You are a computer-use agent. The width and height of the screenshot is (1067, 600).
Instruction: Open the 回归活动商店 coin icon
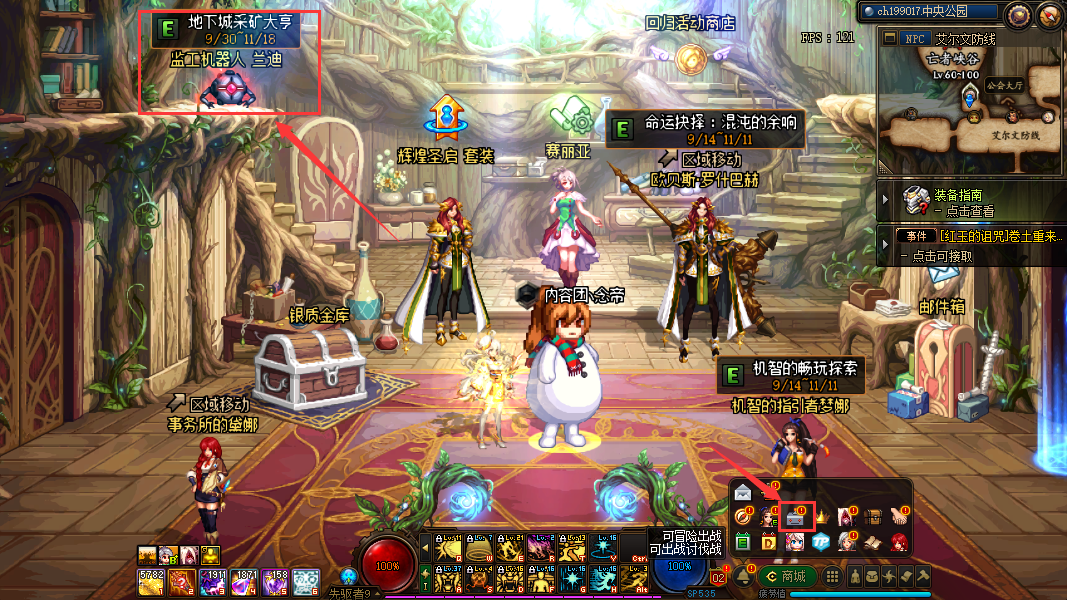689,59
